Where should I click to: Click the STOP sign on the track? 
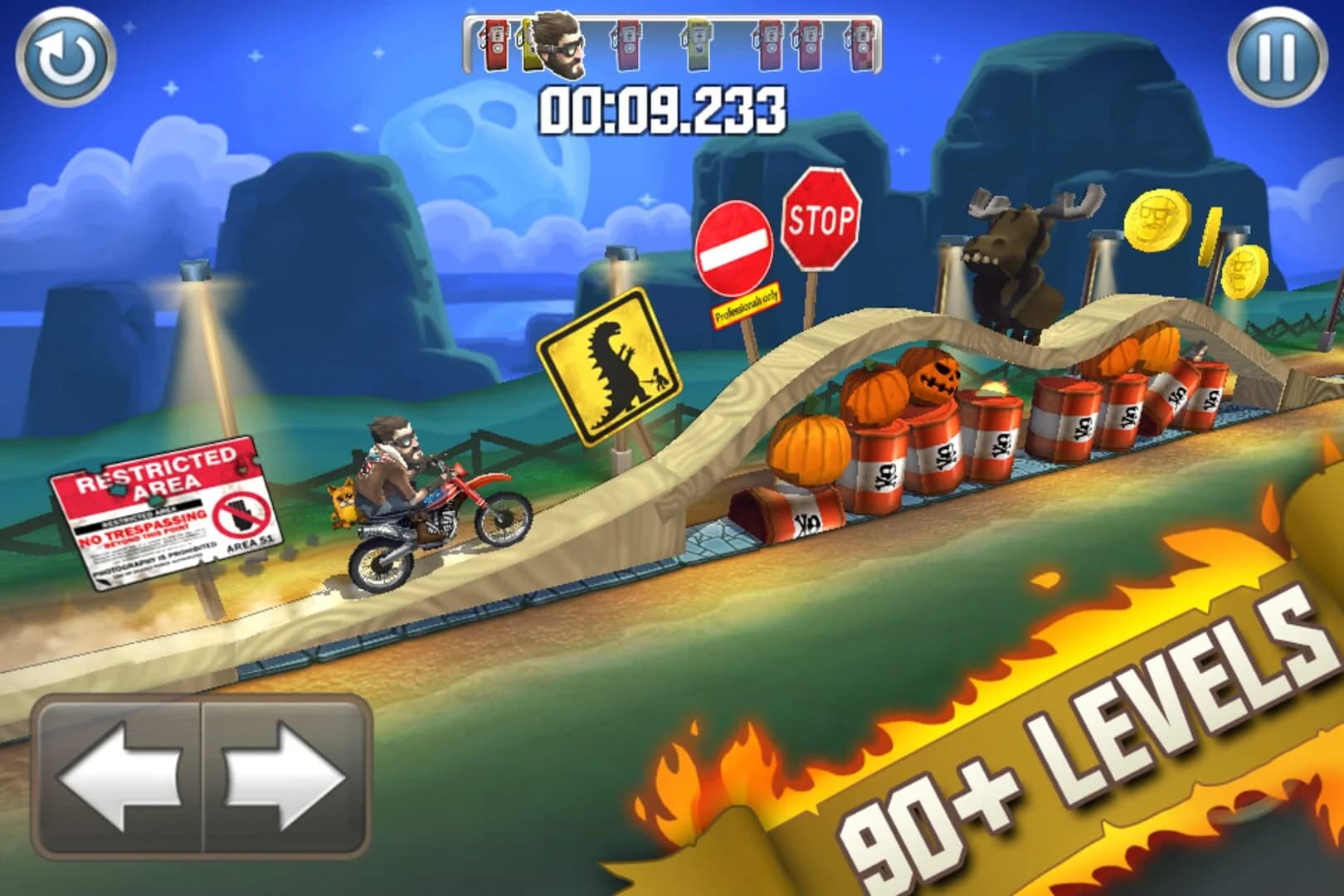pyautogui.click(x=821, y=218)
